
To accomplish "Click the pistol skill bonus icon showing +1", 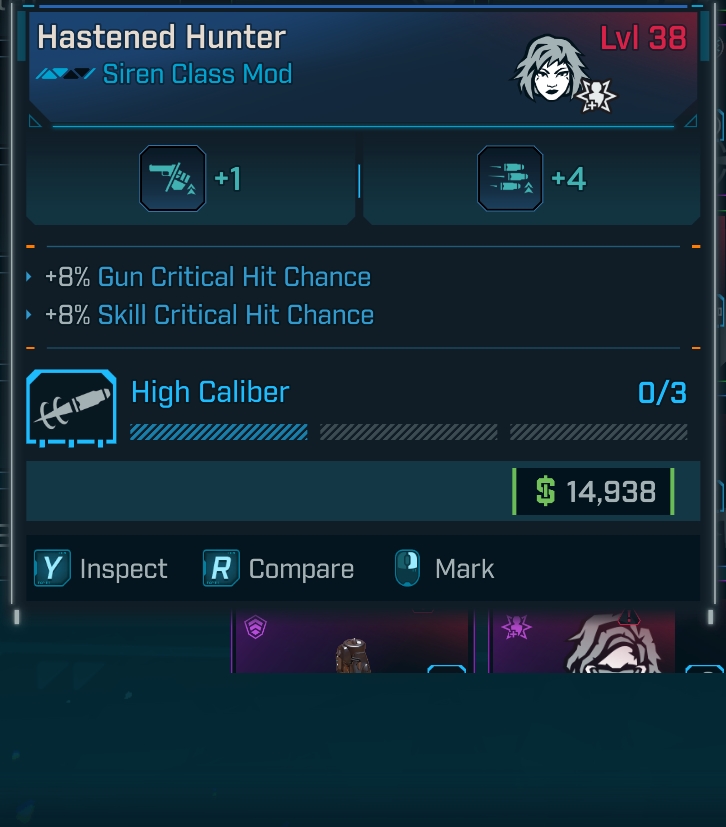I will point(172,179).
